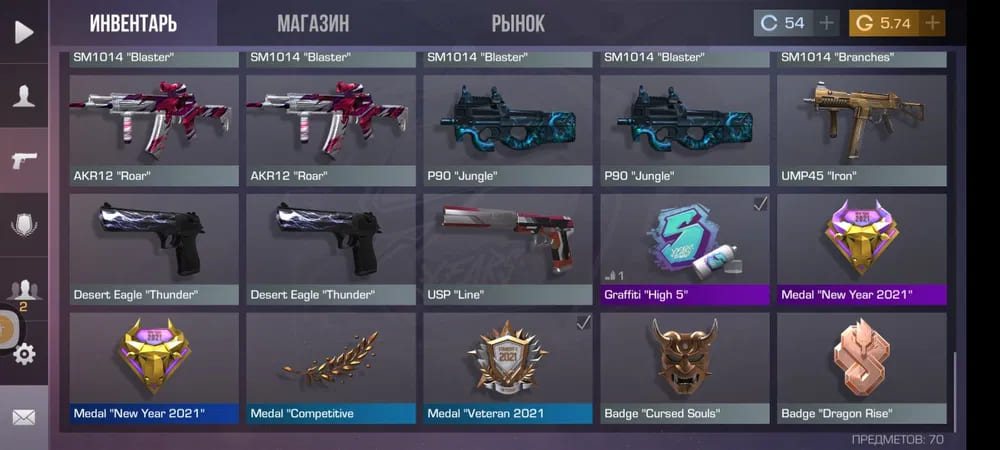Screen dimensions: 1000x450
Task: Switch to the МАГАЗИН tab
Action: (313, 24)
